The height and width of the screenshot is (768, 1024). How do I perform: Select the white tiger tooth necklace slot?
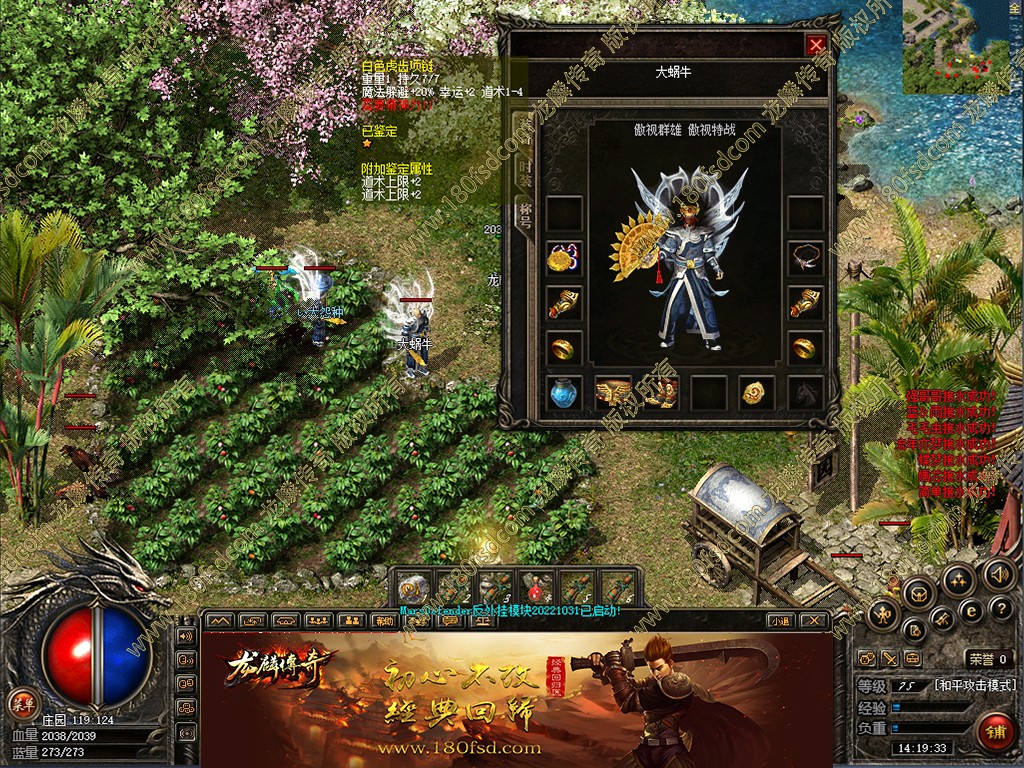click(805, 257)
